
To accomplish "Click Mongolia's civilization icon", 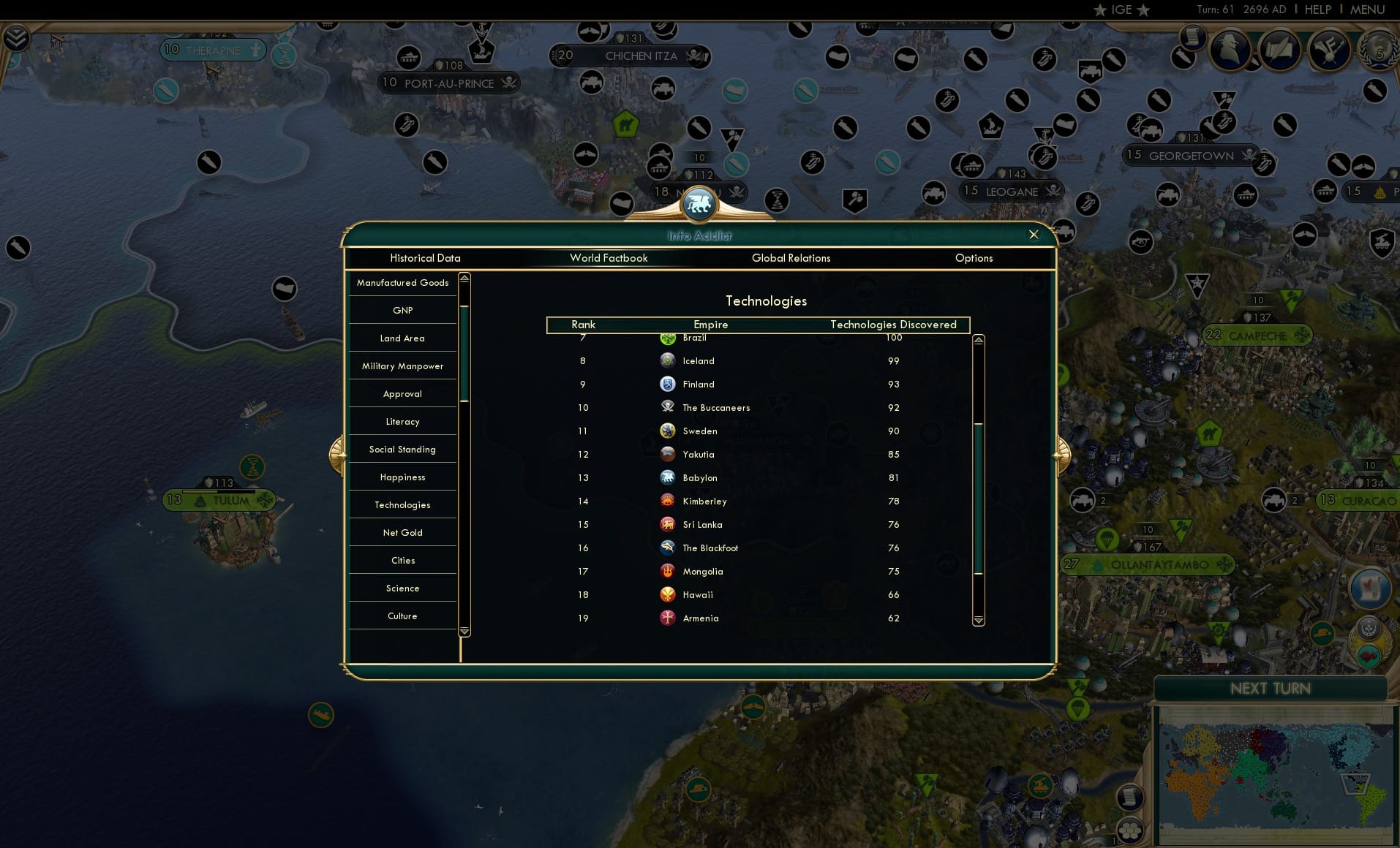I will click(x=667, y=571).
